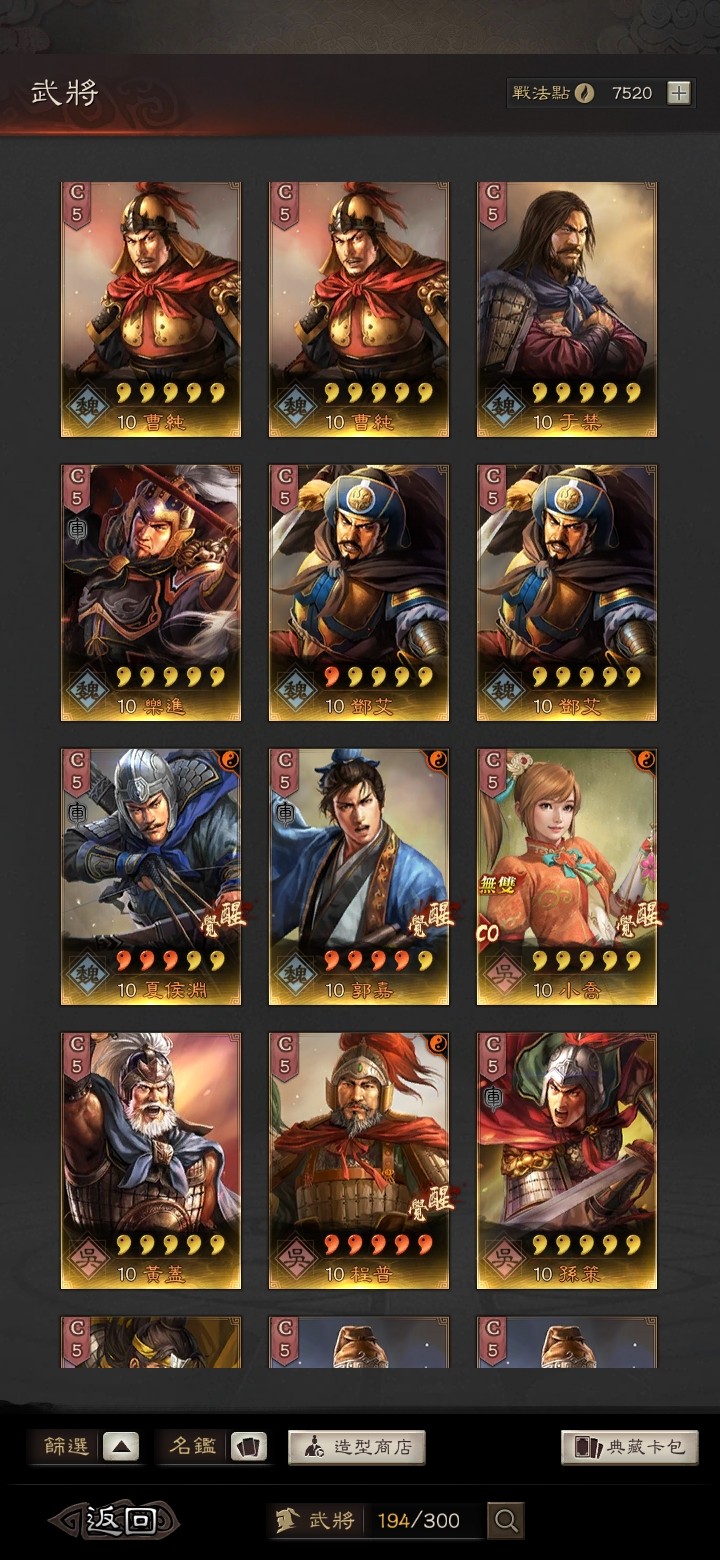Select the 黃蓋 general card

point(151,1160)
